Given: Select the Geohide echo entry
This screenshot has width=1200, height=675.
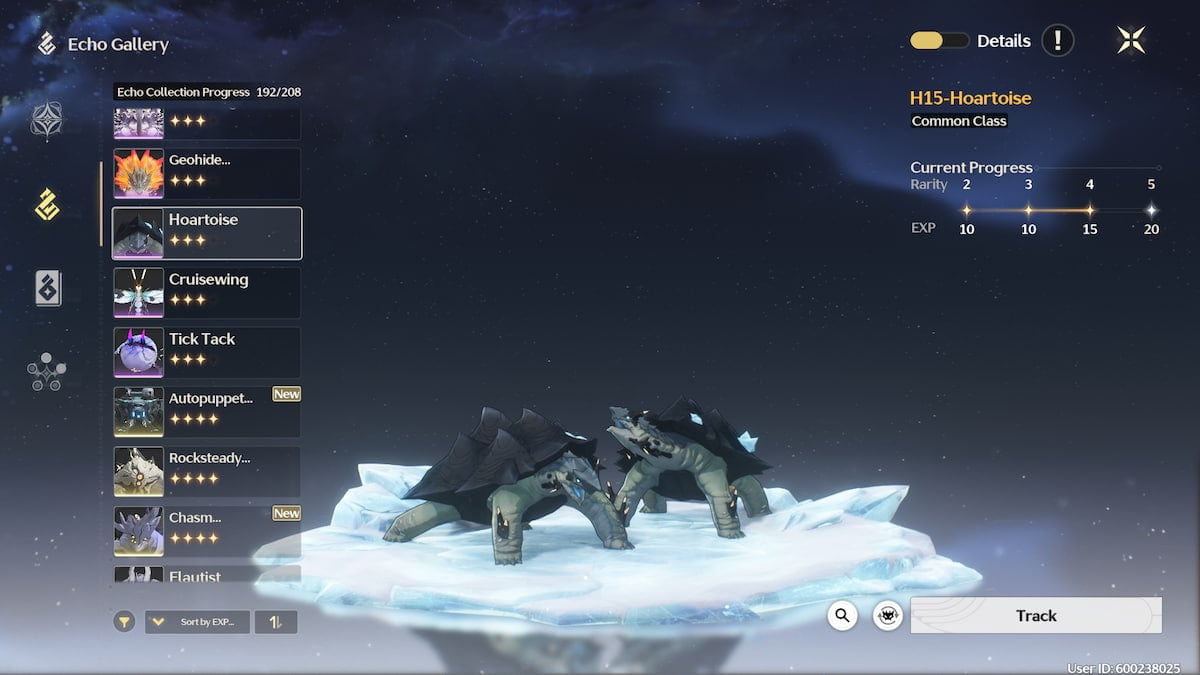Looking at the screenshot, I should (207, 173).
